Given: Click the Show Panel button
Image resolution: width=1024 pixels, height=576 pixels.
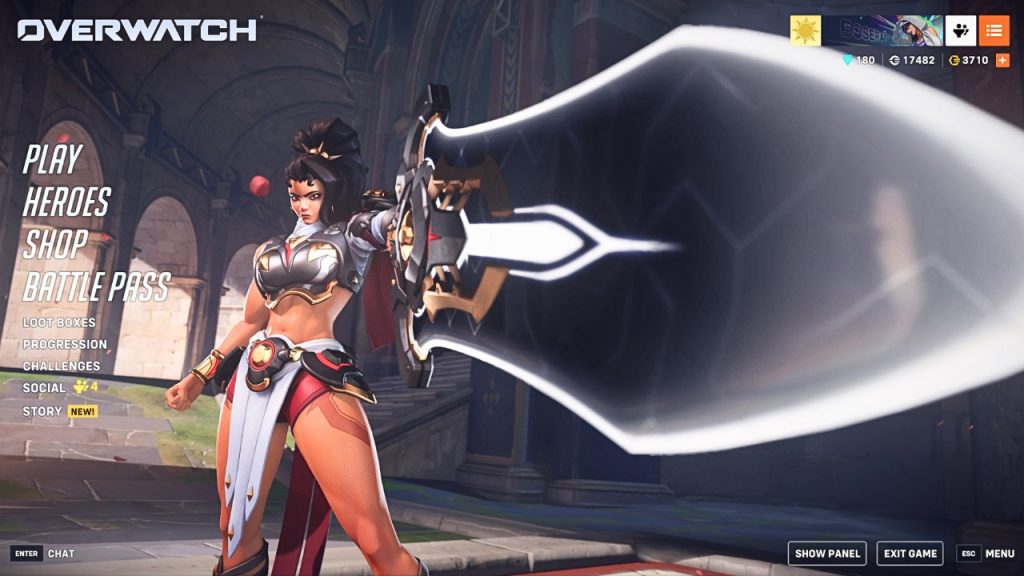Looking at the screenshot, I should click(x=827, y=553).
